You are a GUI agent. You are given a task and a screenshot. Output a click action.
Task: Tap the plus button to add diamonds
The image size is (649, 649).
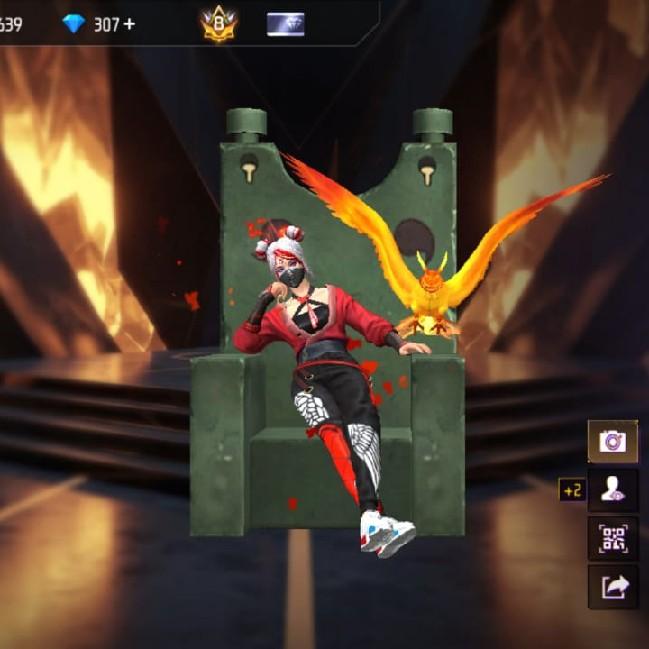coord(129,24)
